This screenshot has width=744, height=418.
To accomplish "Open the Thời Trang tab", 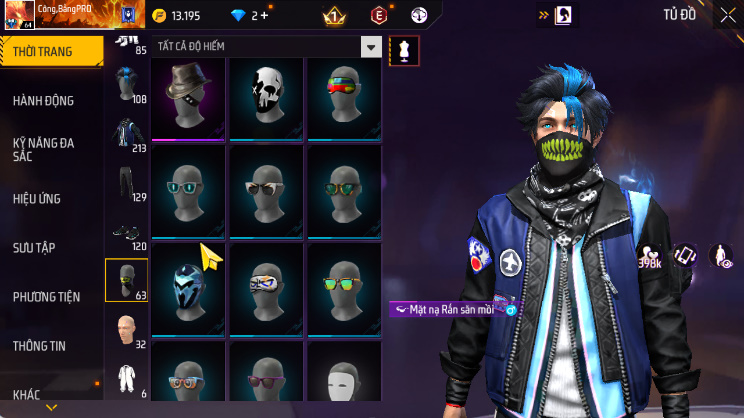I will 50,51.
